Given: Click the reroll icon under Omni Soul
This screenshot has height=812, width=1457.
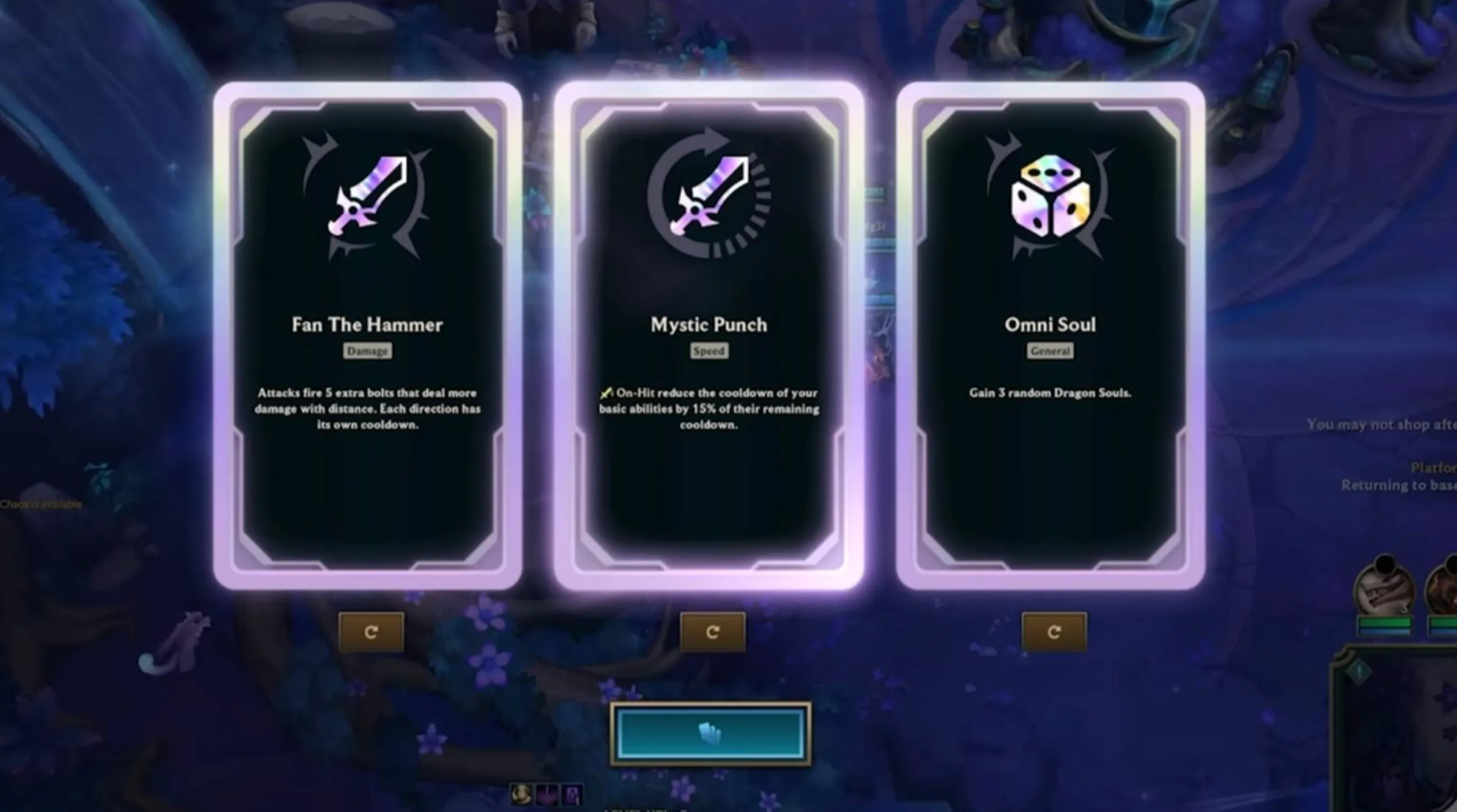Looking at the screenshot, I should click(x=1055, y=632).
